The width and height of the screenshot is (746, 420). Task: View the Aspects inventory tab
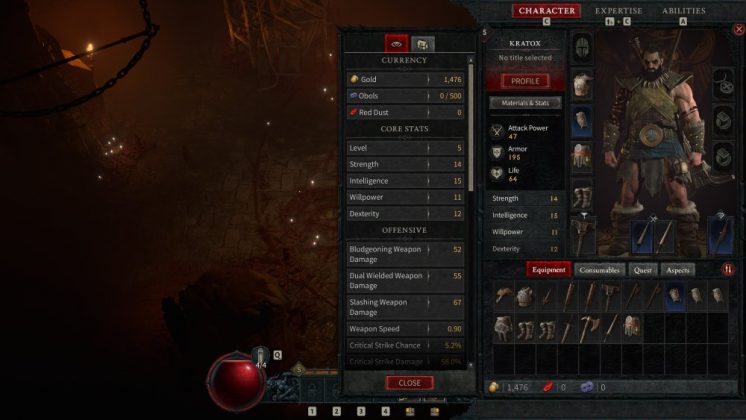pyautogui.click(x=678, y=269)
